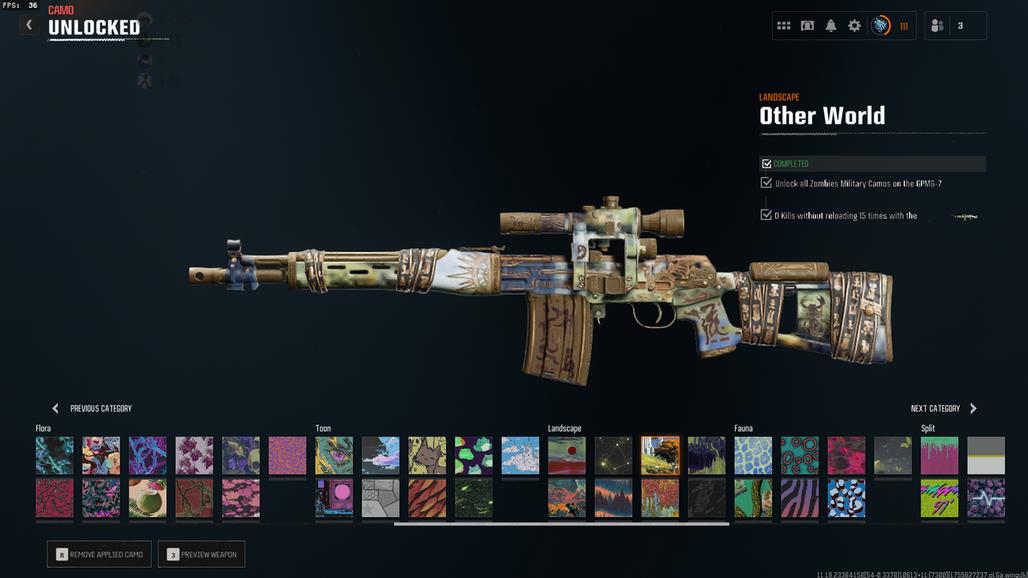Open the social friends panel

click(x=955, y=26)
